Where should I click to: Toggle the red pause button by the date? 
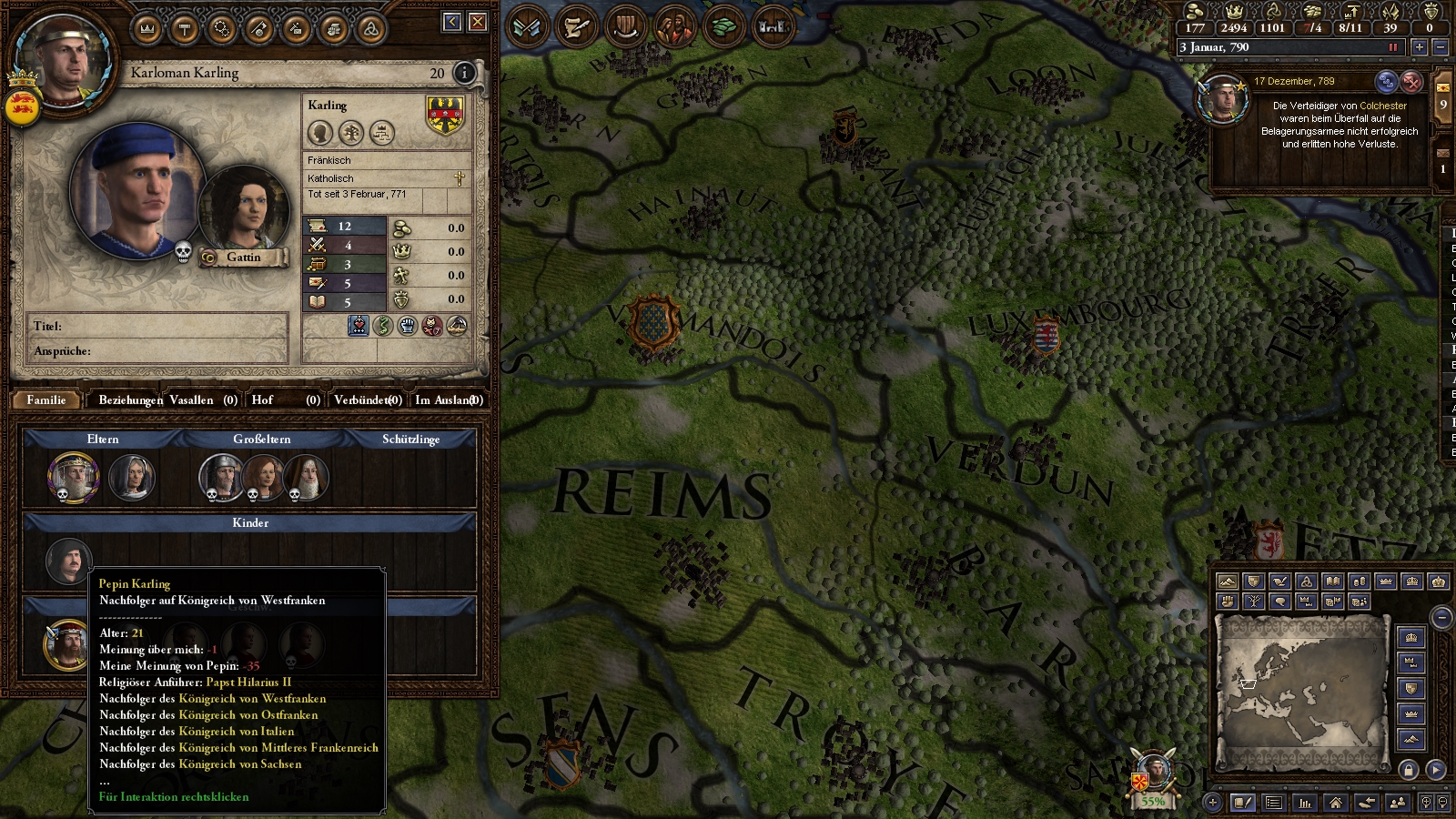(x=1392, y=47)
